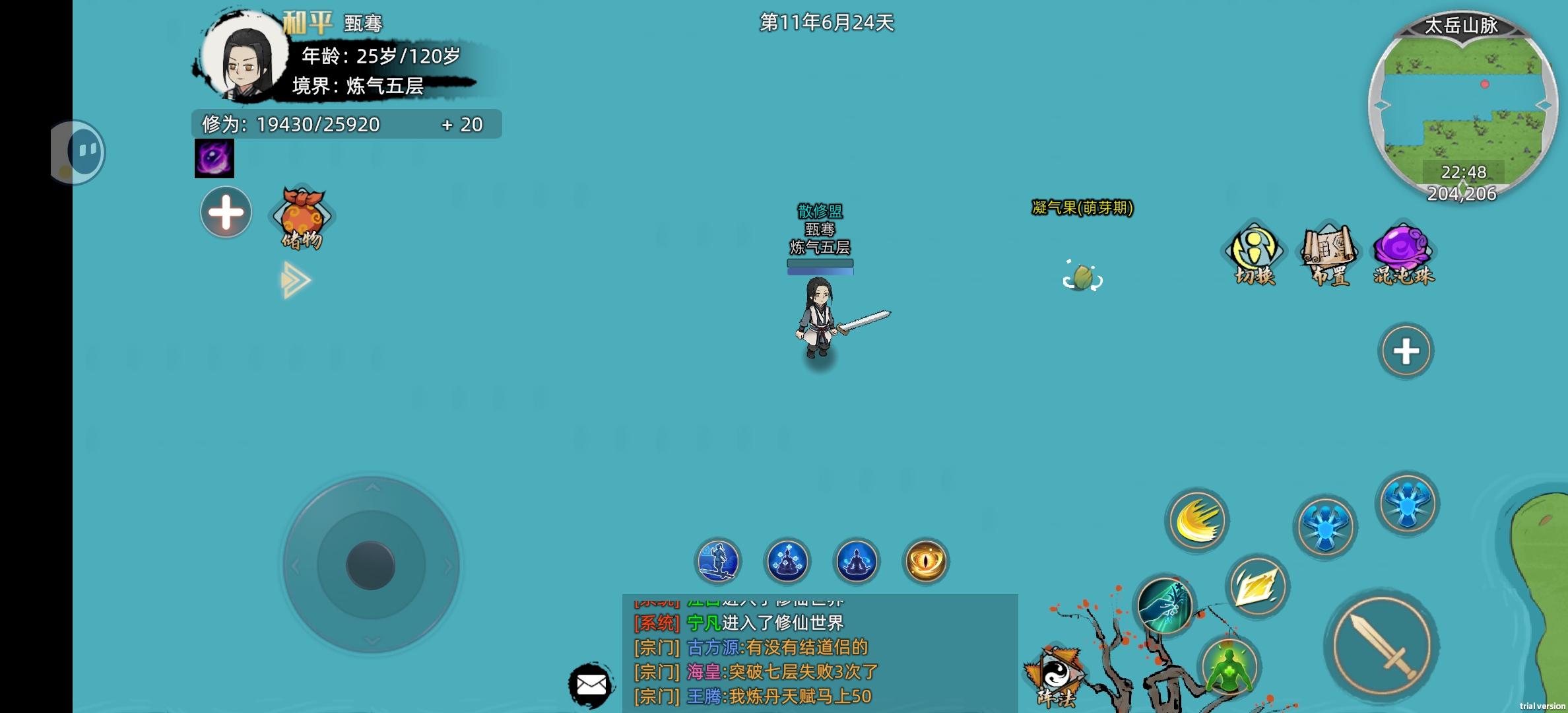Open more options with the left plus button
Image resolution: width=1568 pixels, height=713 pixels.
click(225, 211)
